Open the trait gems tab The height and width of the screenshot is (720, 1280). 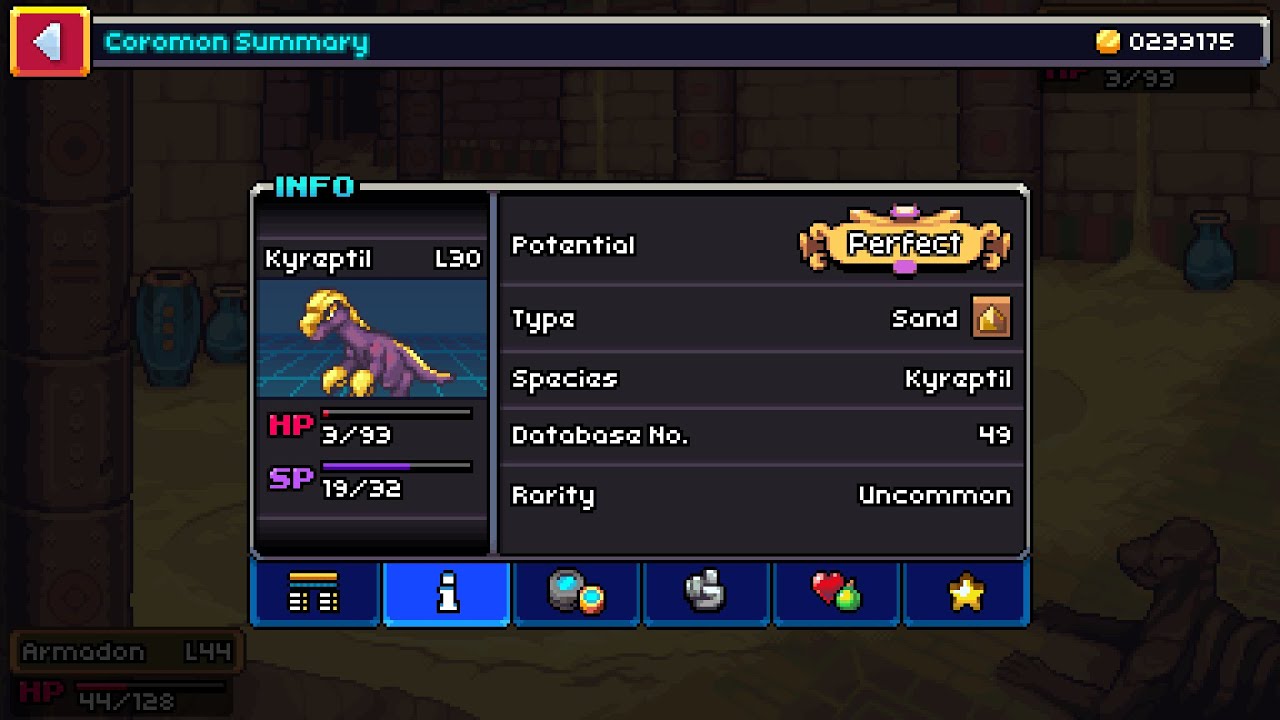click(x=576, y=592)
